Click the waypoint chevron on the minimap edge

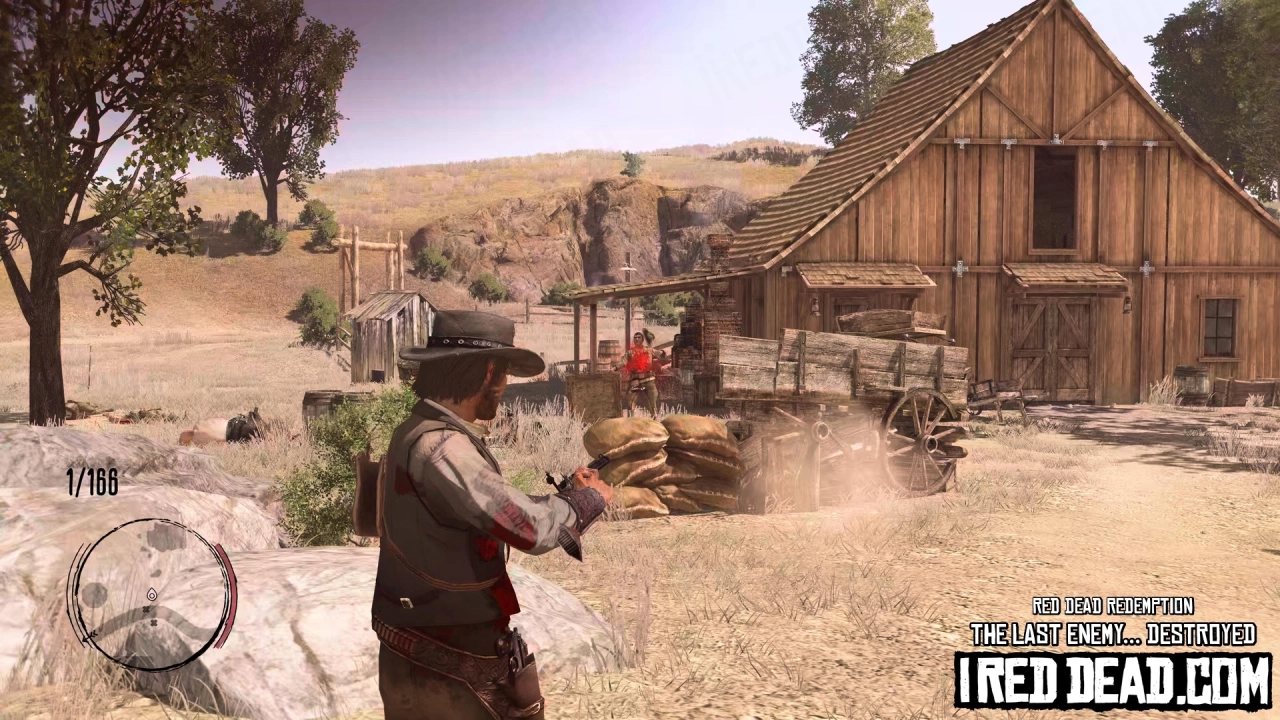tap(90, 637)
